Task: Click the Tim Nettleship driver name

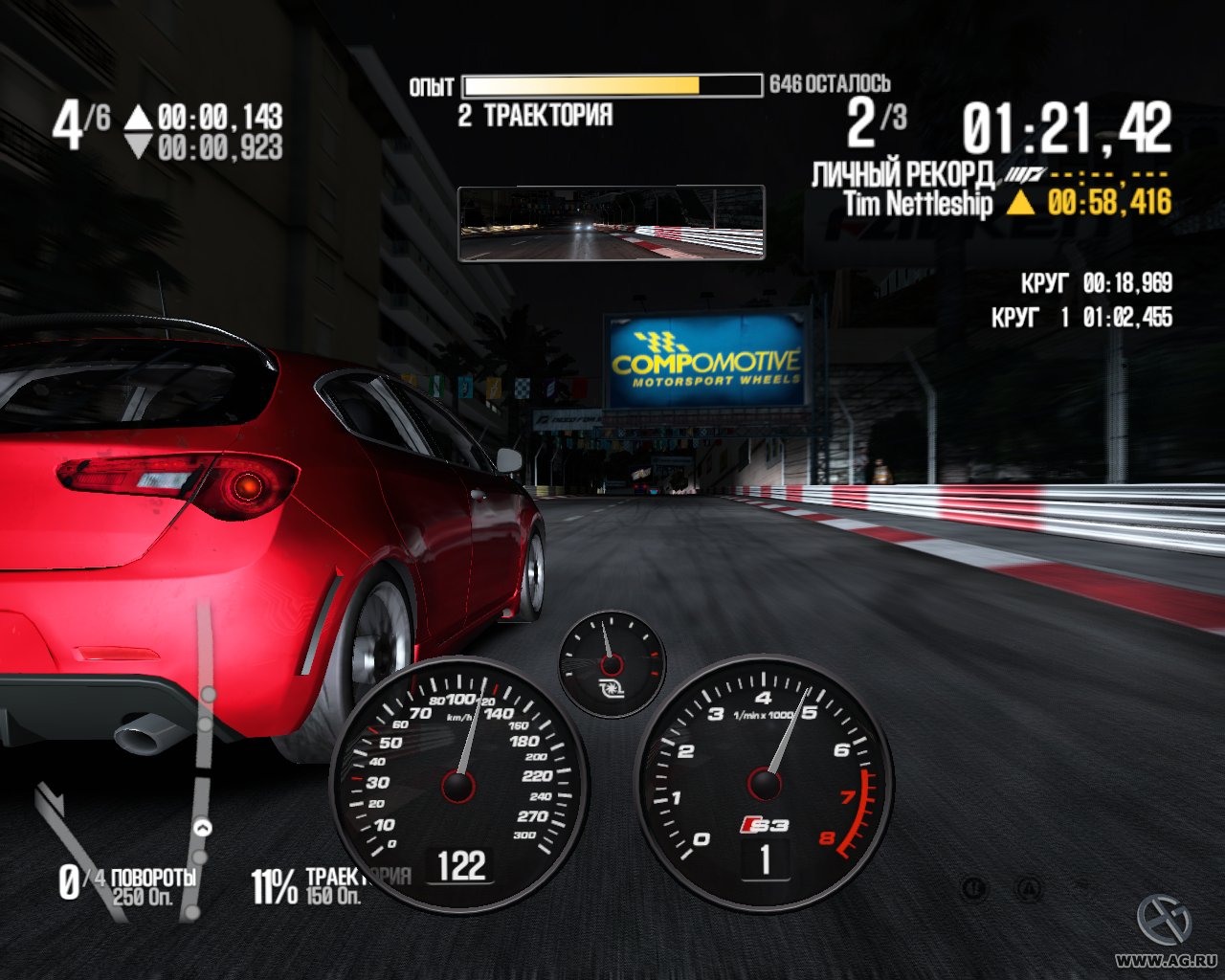Action: pyautogui.click(x=917, y=202)
